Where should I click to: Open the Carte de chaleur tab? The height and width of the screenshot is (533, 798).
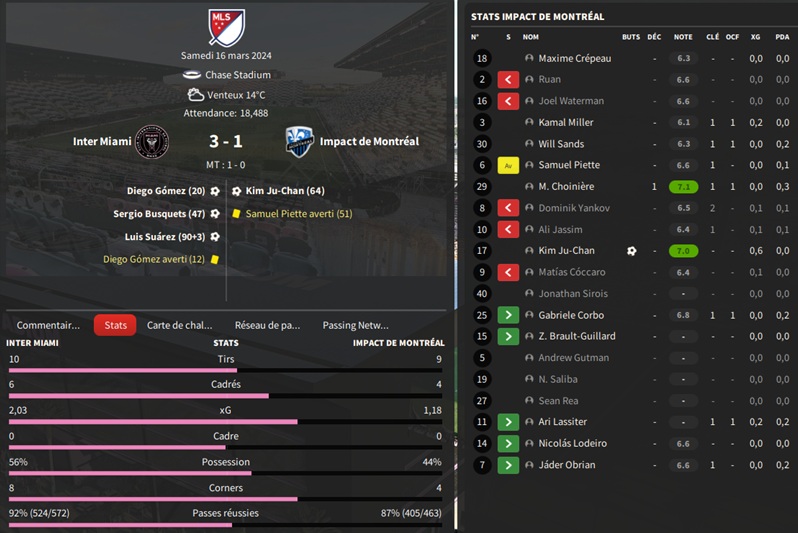180,325
